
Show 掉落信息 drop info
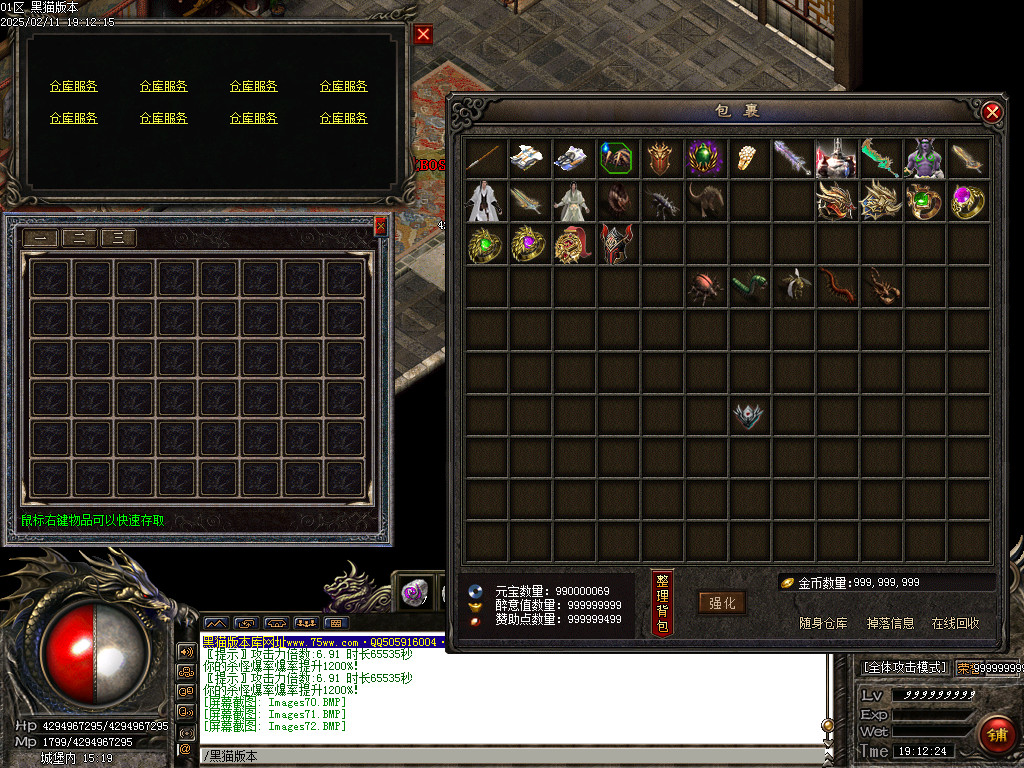(890, 623)
